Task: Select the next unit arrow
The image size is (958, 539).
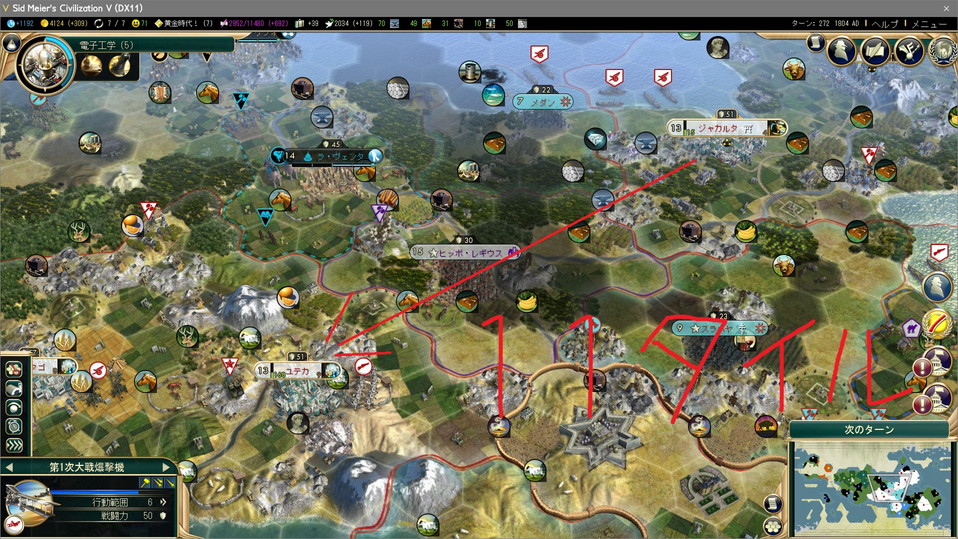Action: (x=167, y=467)
